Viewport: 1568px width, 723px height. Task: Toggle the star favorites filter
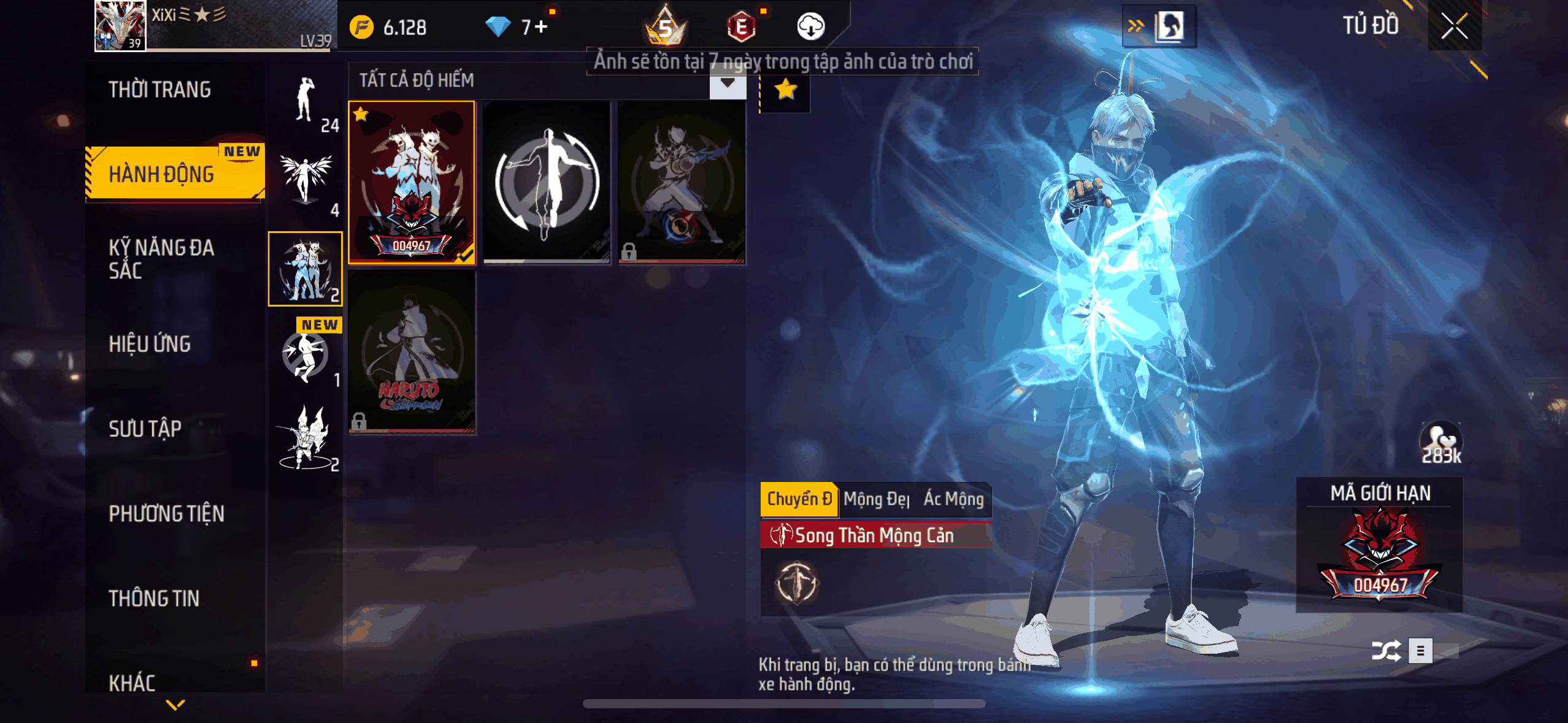785,90
